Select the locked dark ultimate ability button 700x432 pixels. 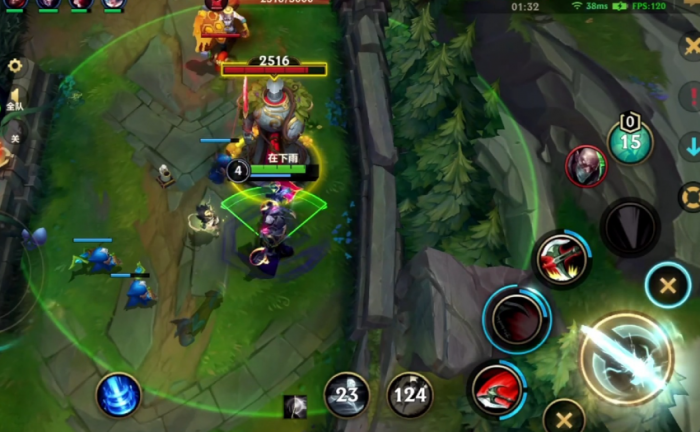coord(630,226)
